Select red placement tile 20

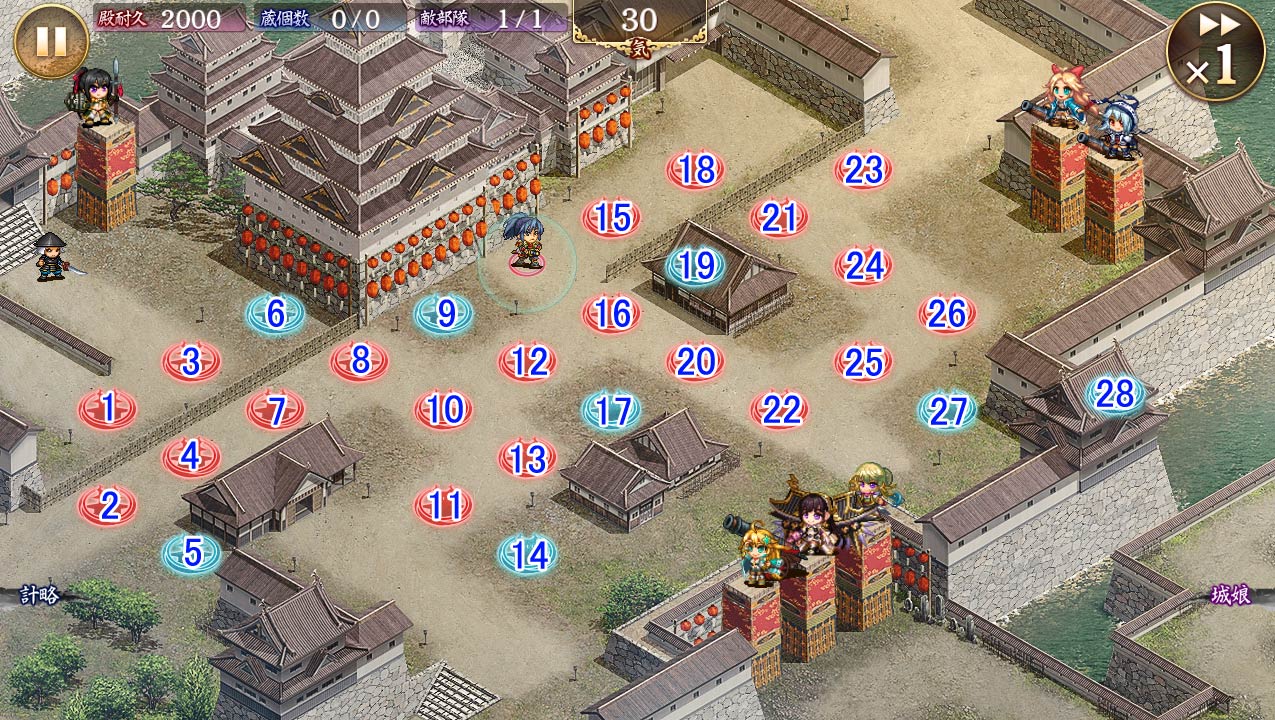pos(696,361)
